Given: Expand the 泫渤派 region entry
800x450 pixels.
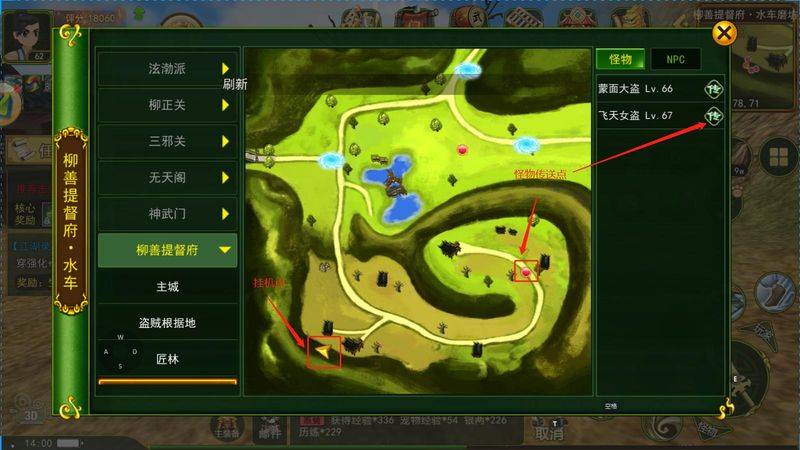Looking at the screenshot, I should tap(168, 69).
